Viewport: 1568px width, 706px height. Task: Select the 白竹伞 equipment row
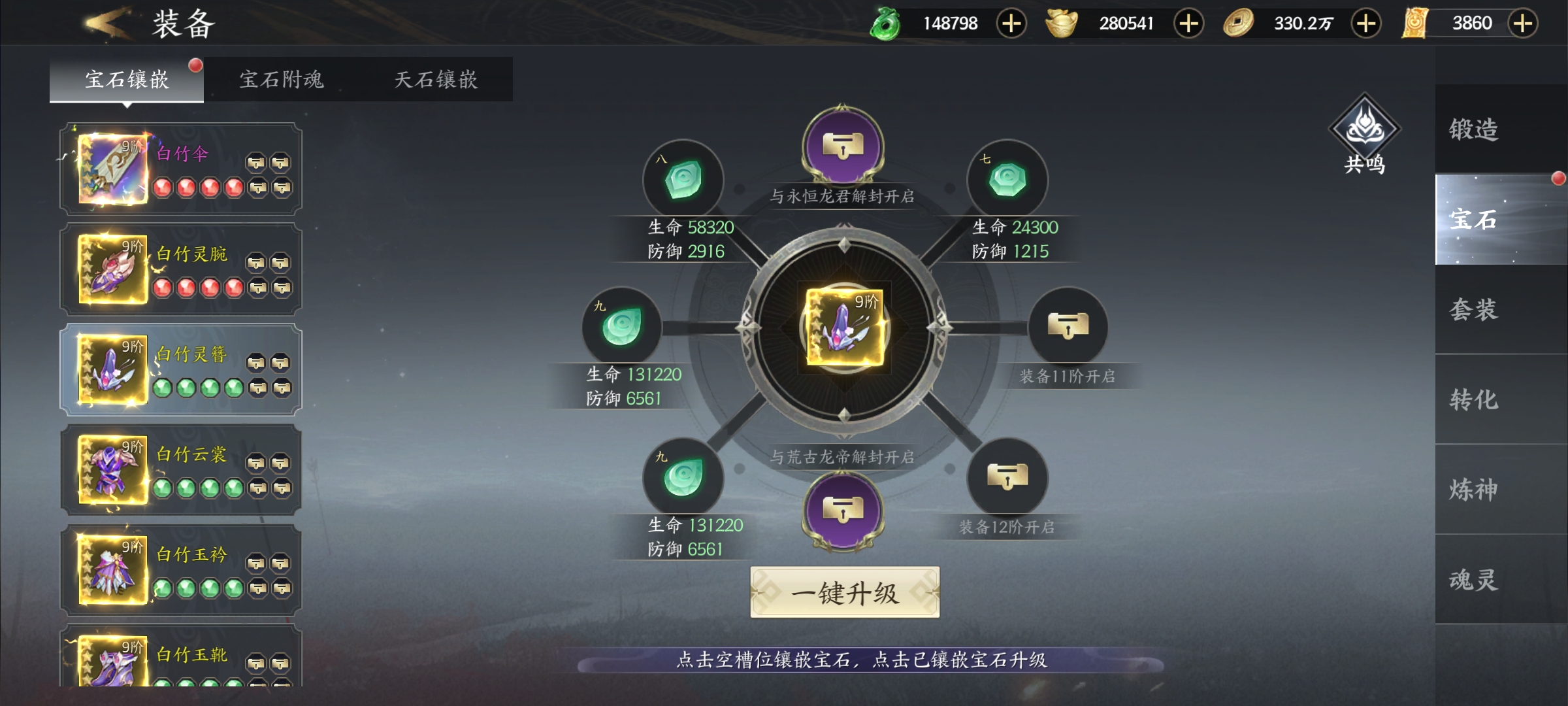coord(181,169)
